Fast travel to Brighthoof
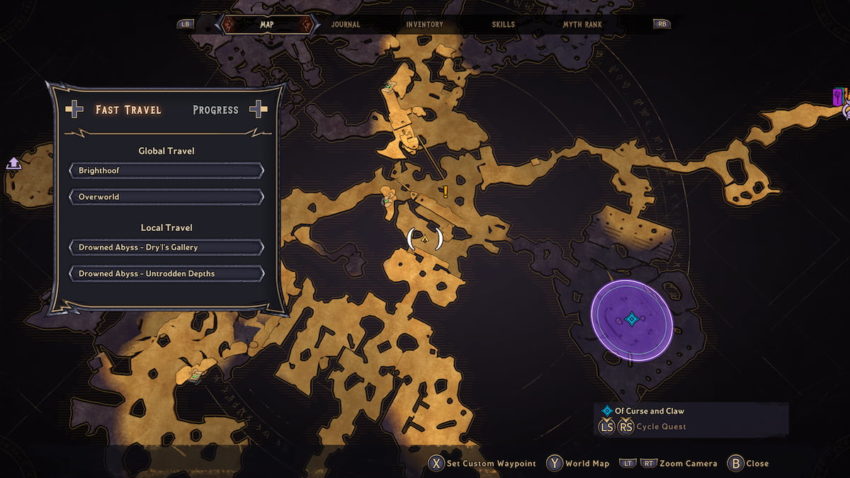This screenshot has height=478, width=850. click(x=166, y=171)
